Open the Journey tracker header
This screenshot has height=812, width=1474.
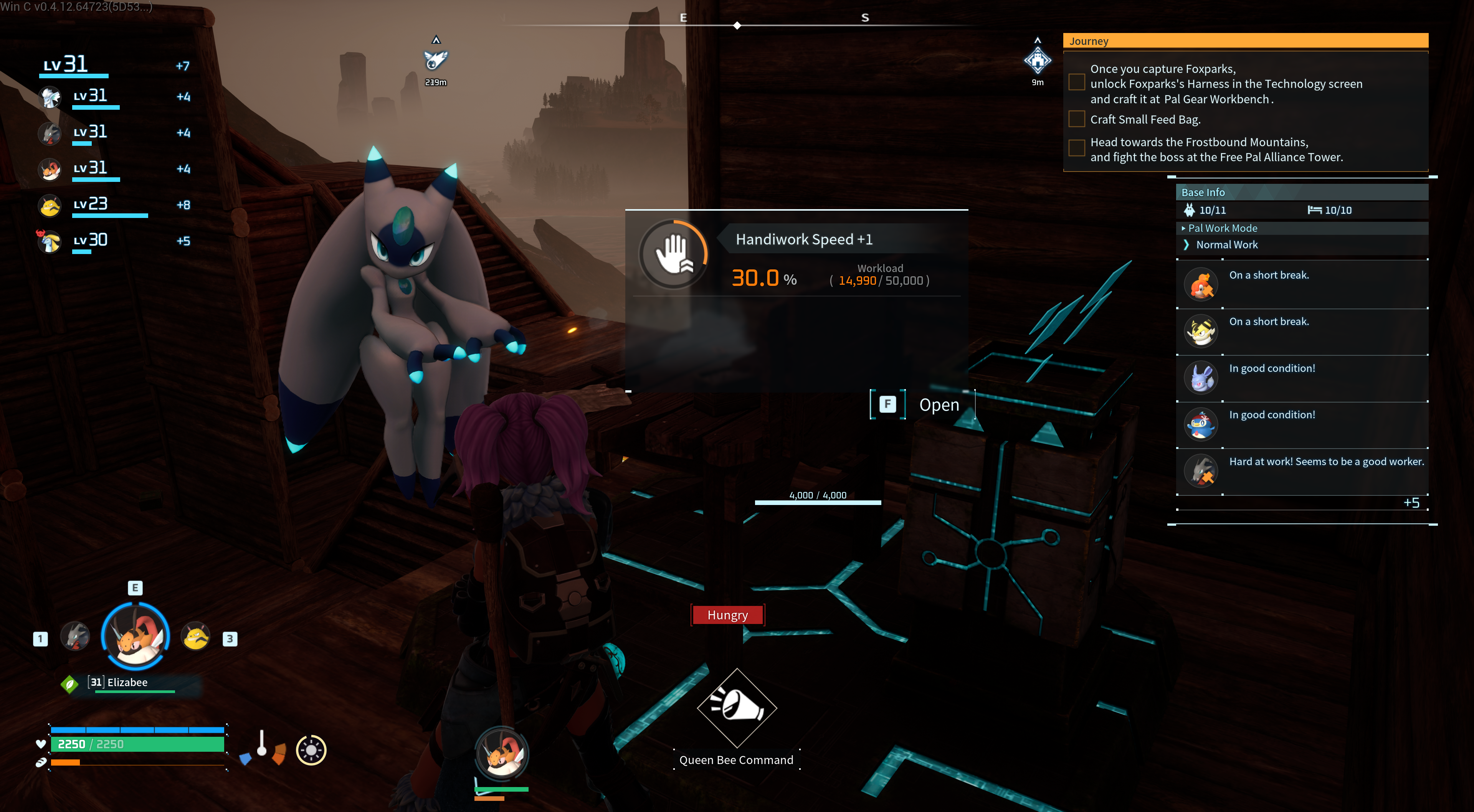point(1245,41)
